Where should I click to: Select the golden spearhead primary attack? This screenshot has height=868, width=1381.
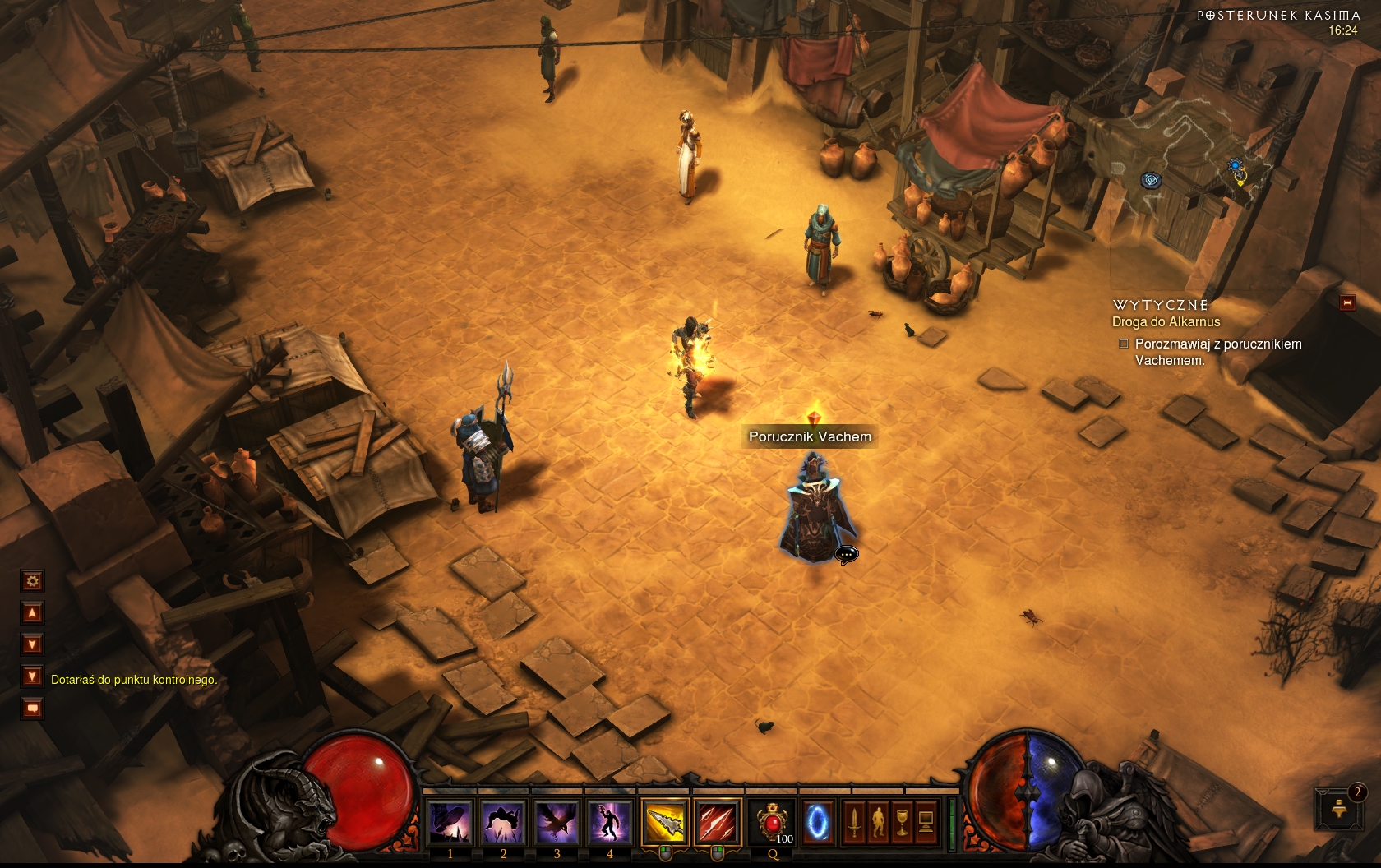coord(664,821)
